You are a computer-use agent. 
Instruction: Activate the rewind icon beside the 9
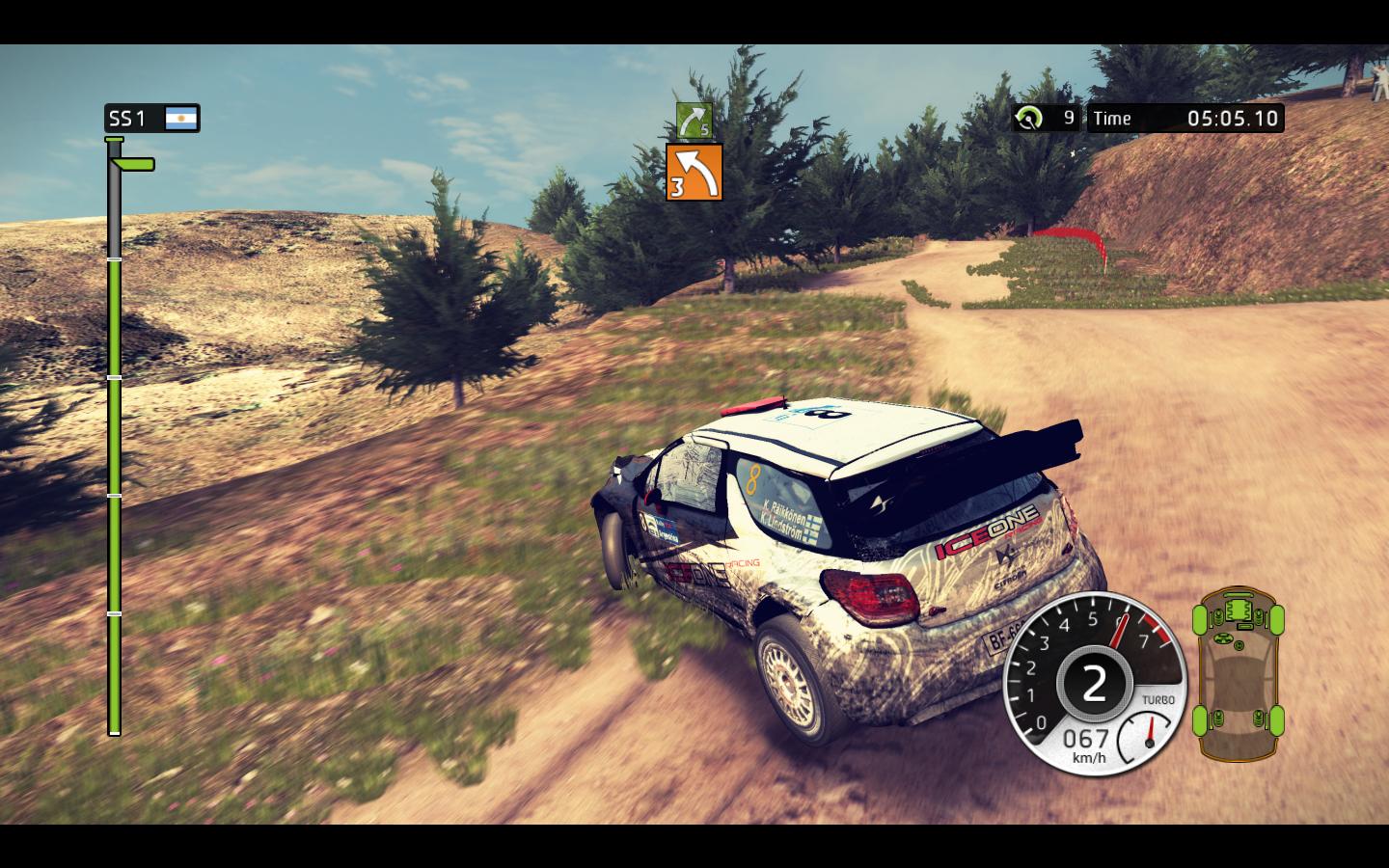point(1028,119)
